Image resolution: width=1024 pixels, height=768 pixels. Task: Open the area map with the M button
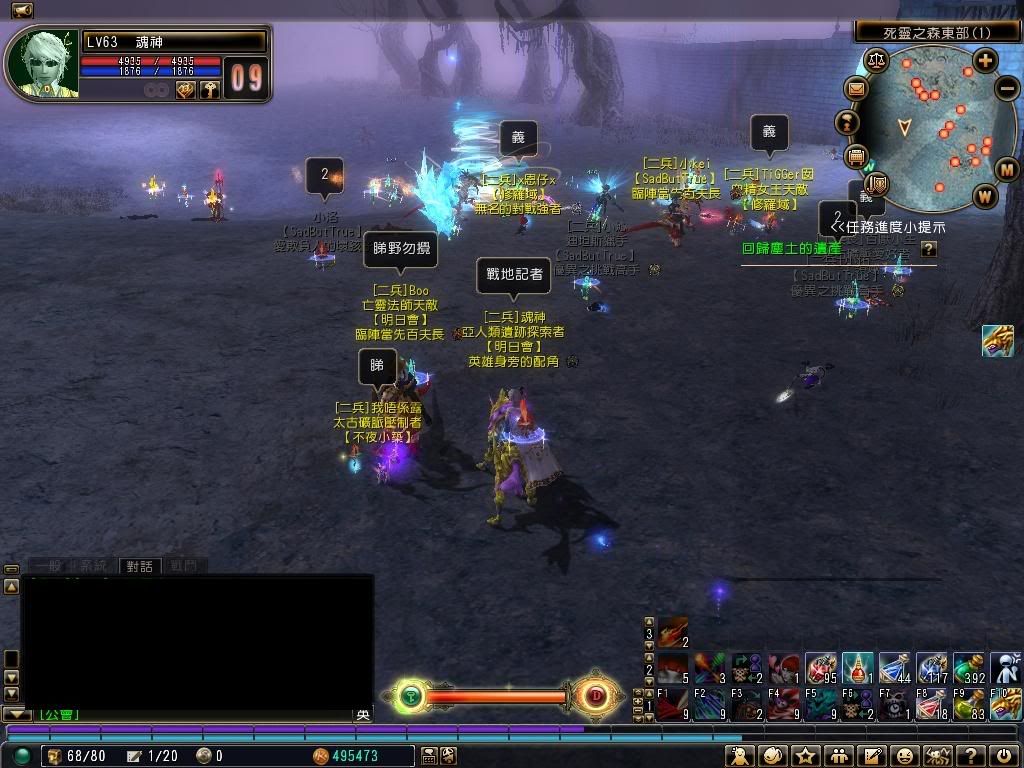(1005, 168)
